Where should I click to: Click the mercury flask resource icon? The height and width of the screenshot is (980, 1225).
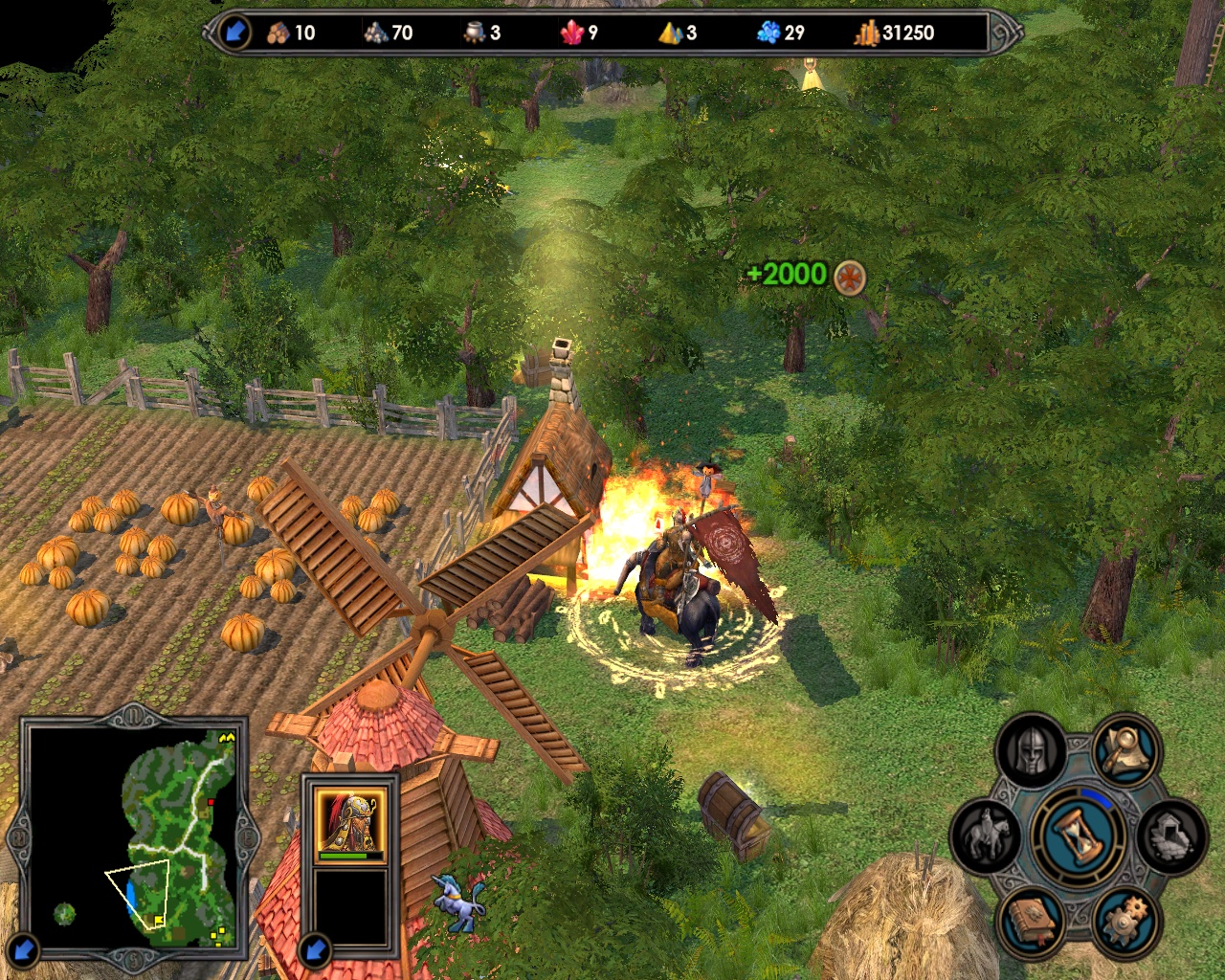(x=475, y=33)
